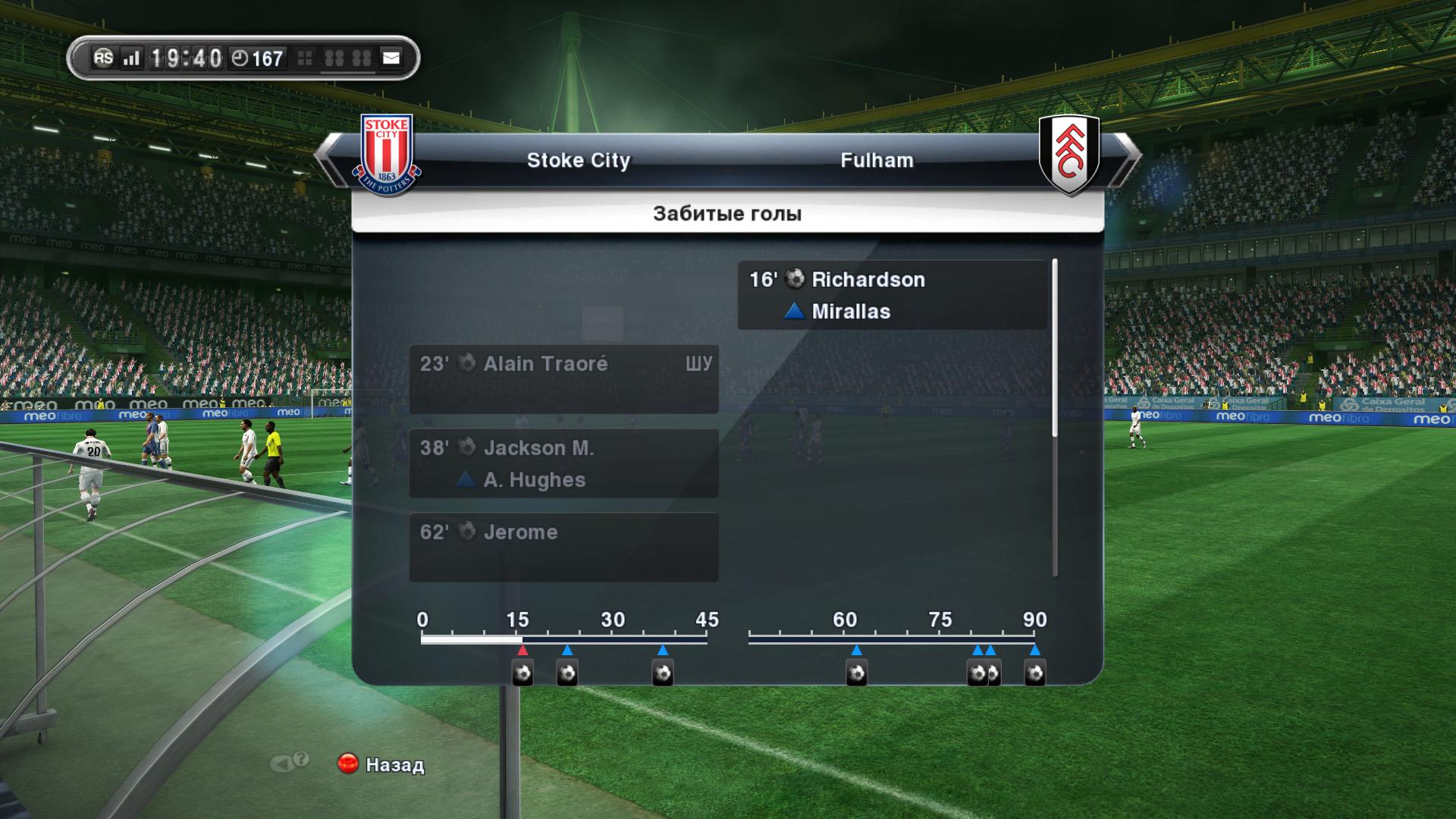Select the 90th-minute ball marker on timeline

1035,673
